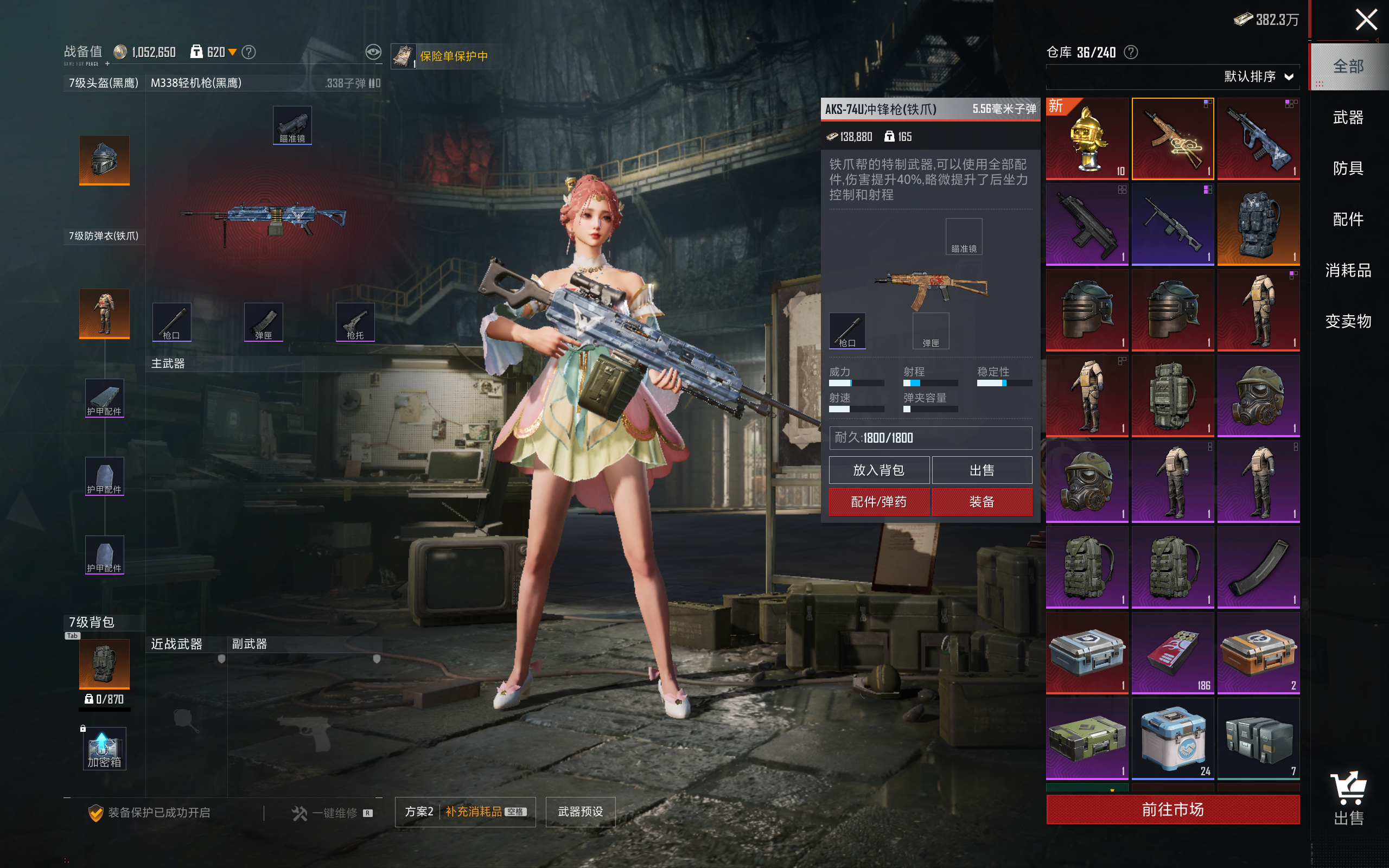
Task: Click the red 装备 equip button
Action: 982,502
